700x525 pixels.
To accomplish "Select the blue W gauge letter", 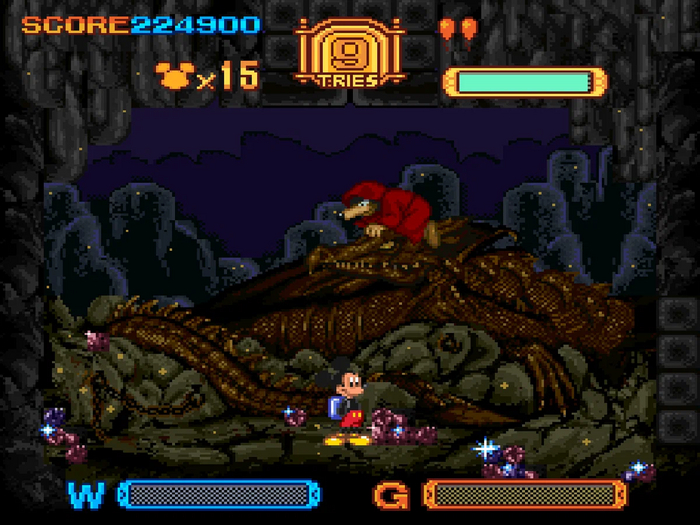I will pos(86,493).
